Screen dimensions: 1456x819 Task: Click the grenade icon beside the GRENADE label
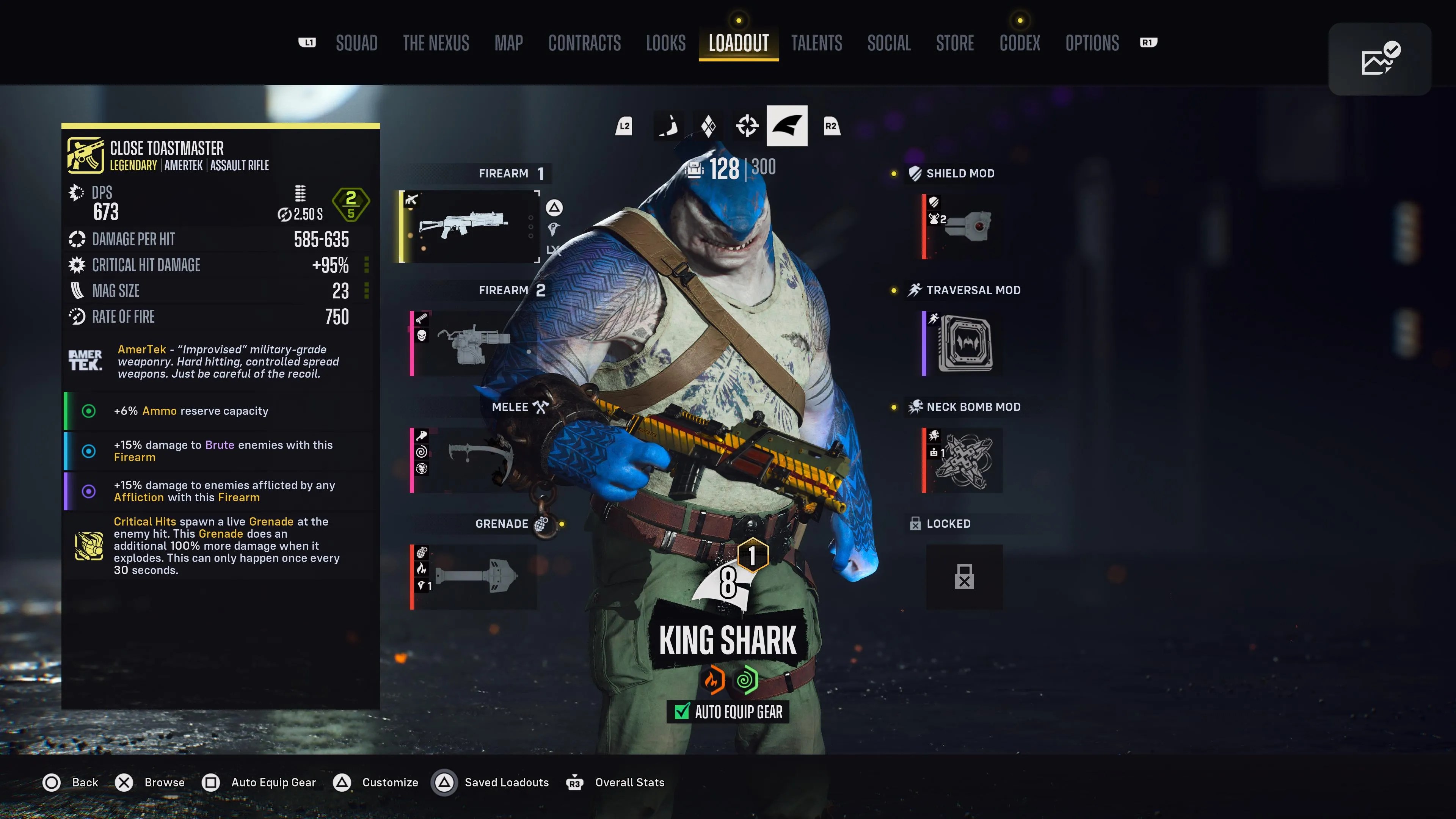click(541, 524)
